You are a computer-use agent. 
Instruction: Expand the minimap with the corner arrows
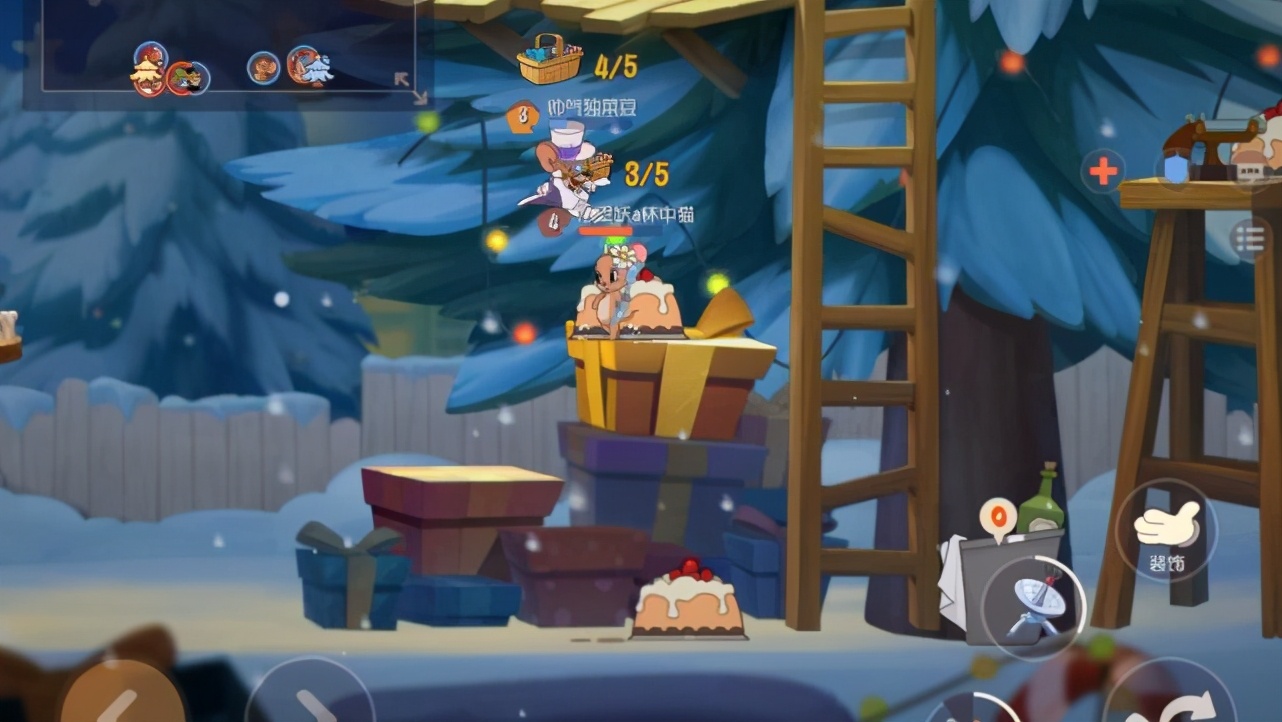(x=409, y=86)
